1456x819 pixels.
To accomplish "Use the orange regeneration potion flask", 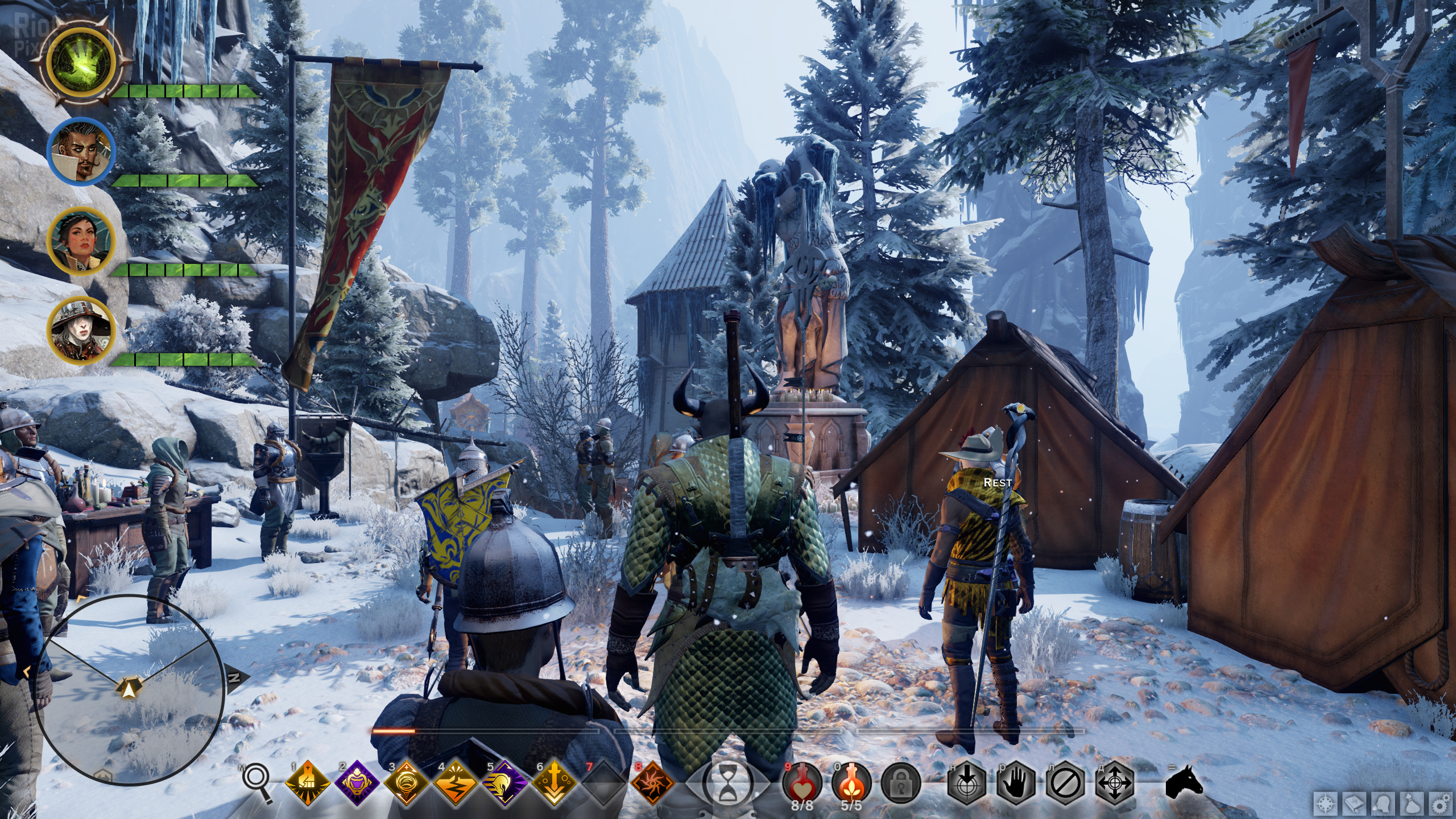I will (x=851, y=781).
